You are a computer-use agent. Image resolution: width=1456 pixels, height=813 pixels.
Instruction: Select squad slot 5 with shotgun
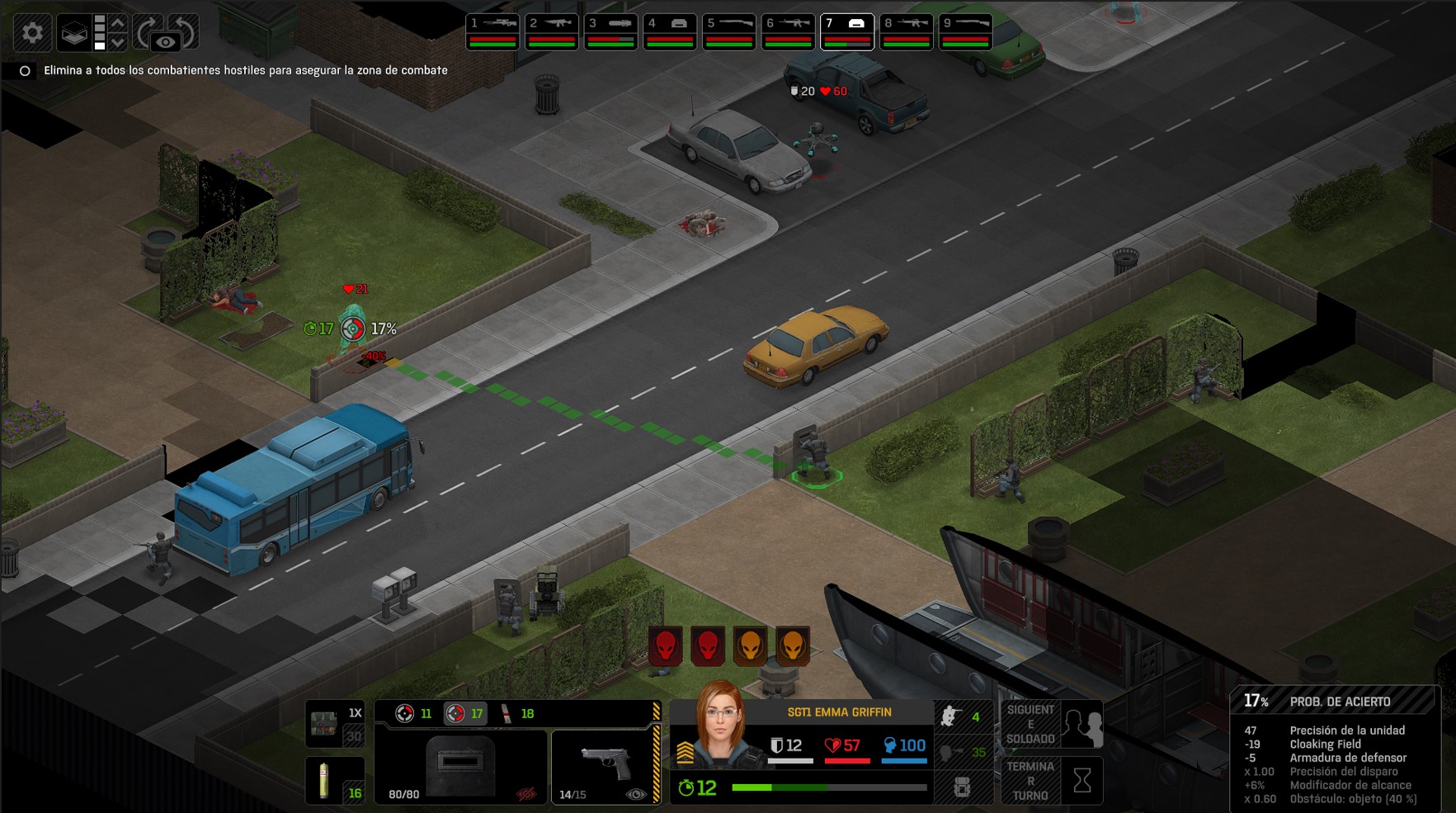click(x=729, y=32)
